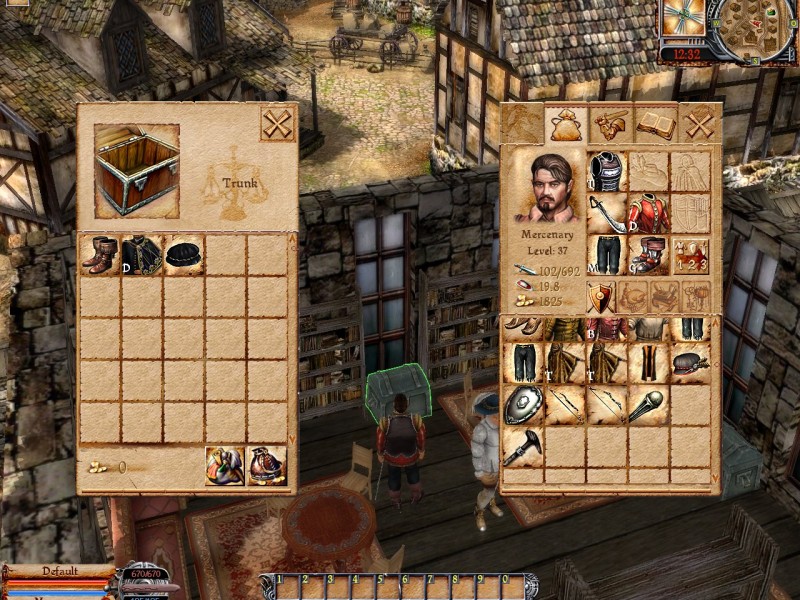Viewport: 800px width, 600px height.
Task: Click the multicolored loot bag button in trunk
Action: (225, 465)
